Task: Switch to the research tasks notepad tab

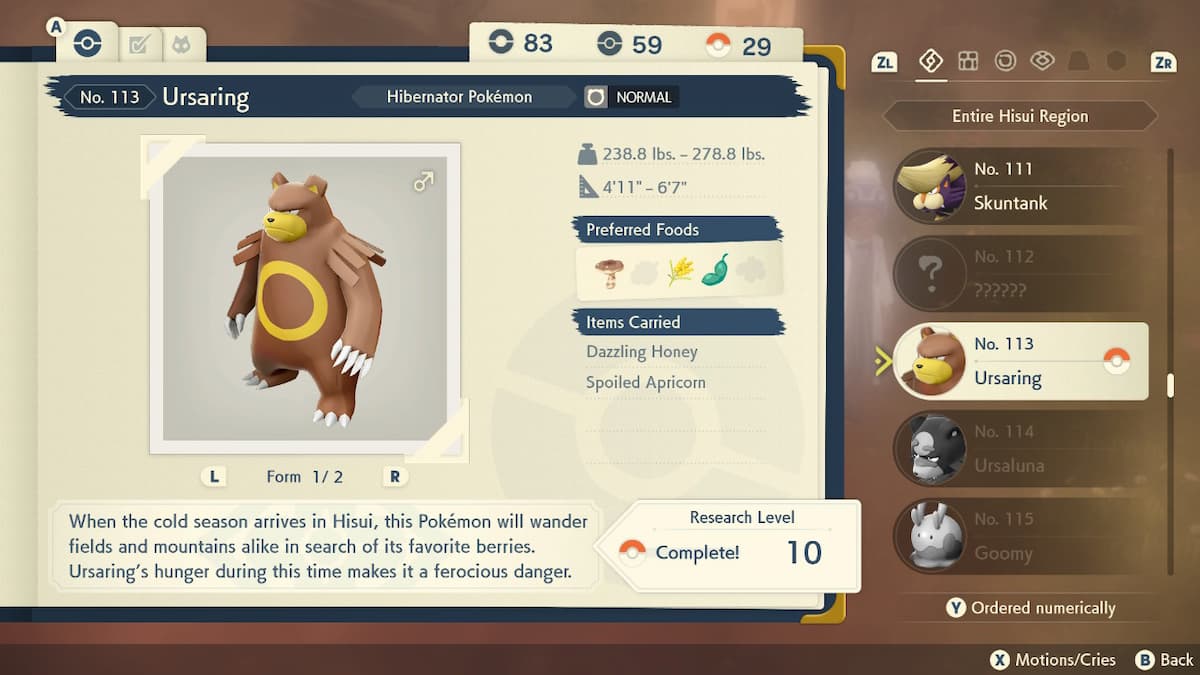Action: tap(139, 44)
